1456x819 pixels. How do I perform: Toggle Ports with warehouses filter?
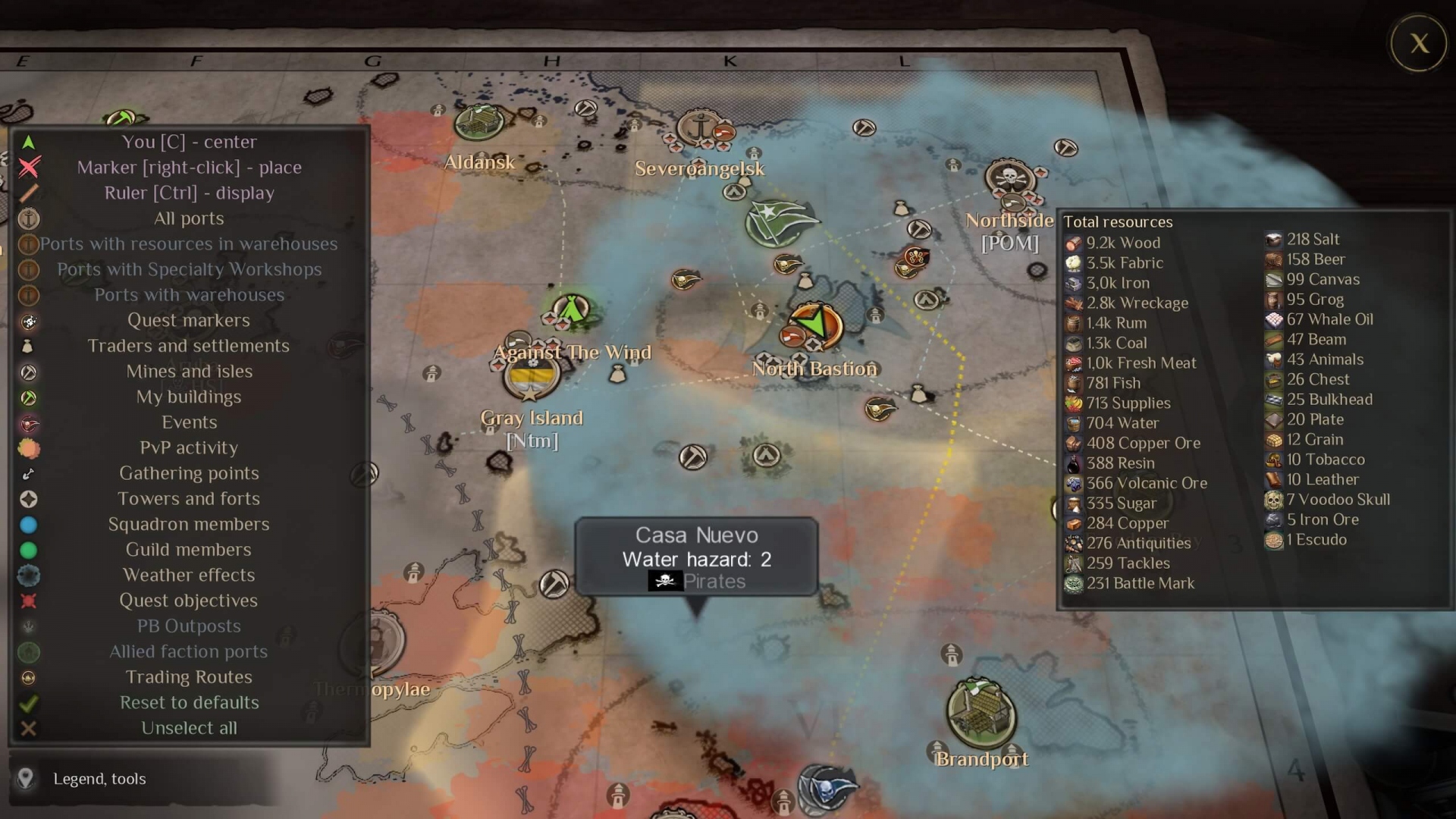(x=189, y=295)
